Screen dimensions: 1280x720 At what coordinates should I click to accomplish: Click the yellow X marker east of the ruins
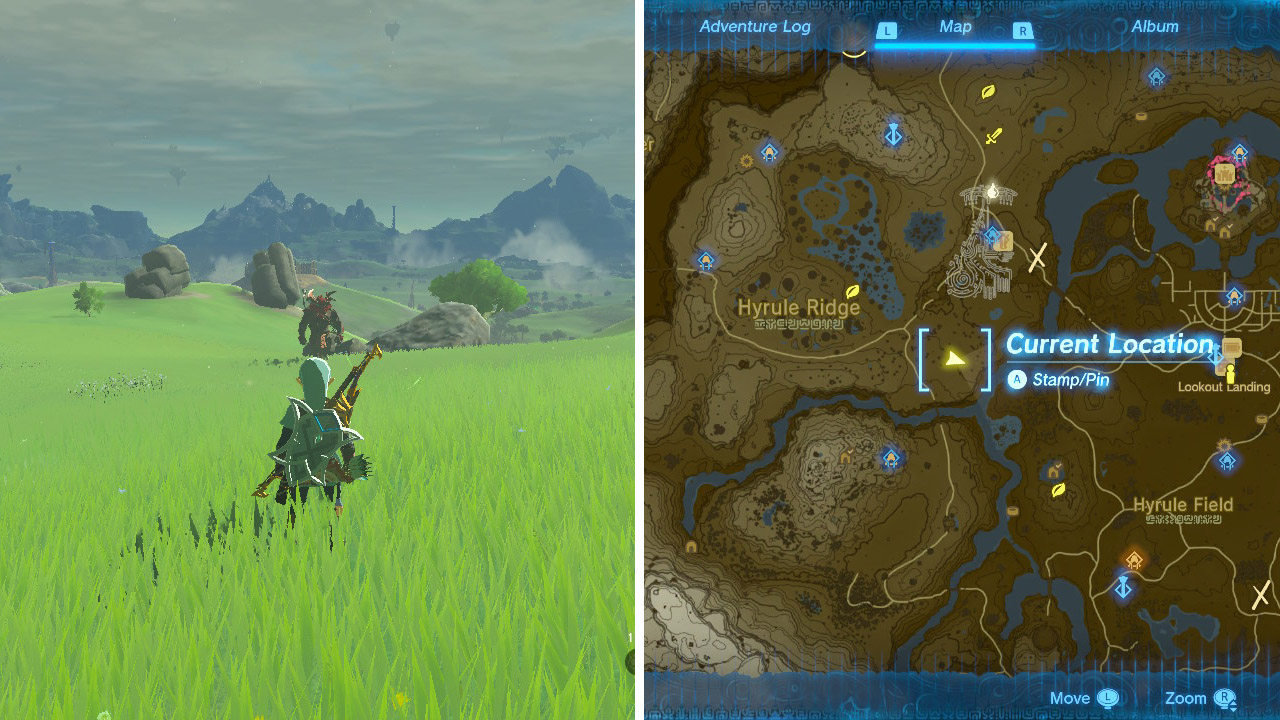pyautogui.click(x=1036, y=258)
